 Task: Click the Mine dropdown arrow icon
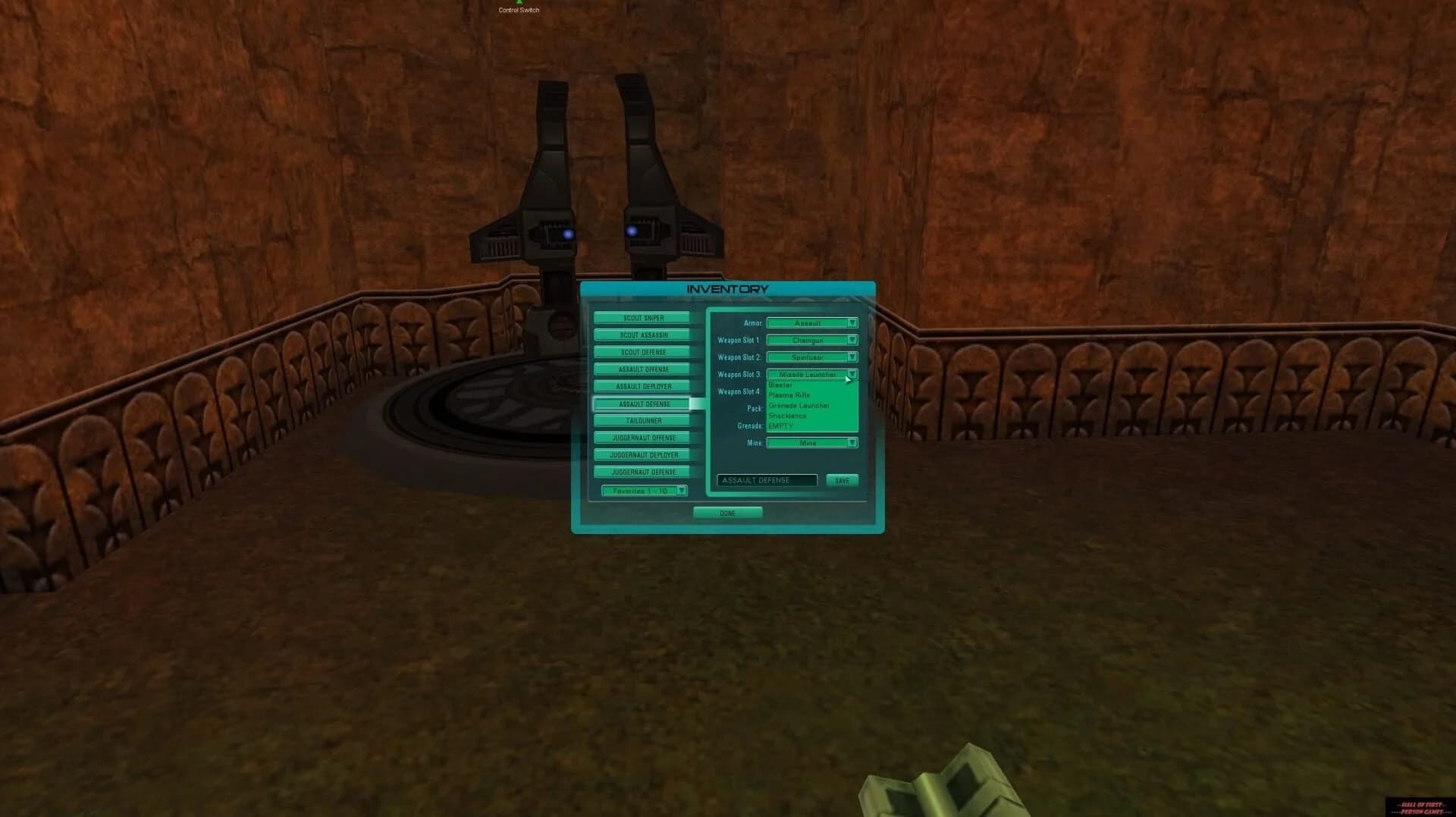(x=852, y=442)
